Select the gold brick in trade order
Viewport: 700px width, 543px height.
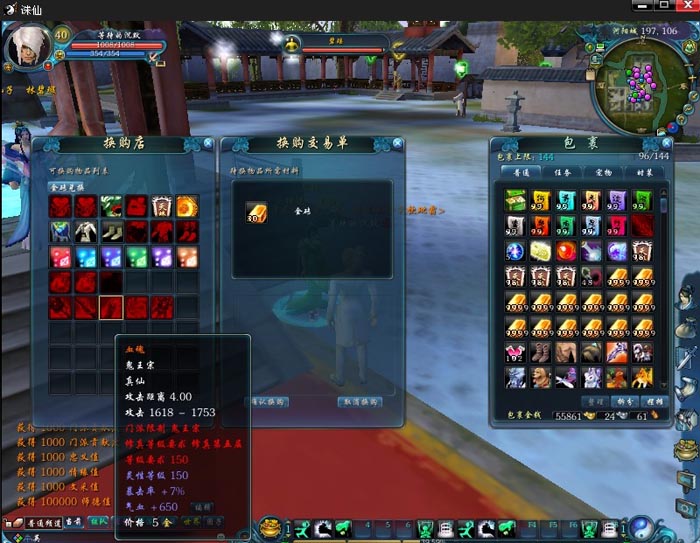click(255, 213)
